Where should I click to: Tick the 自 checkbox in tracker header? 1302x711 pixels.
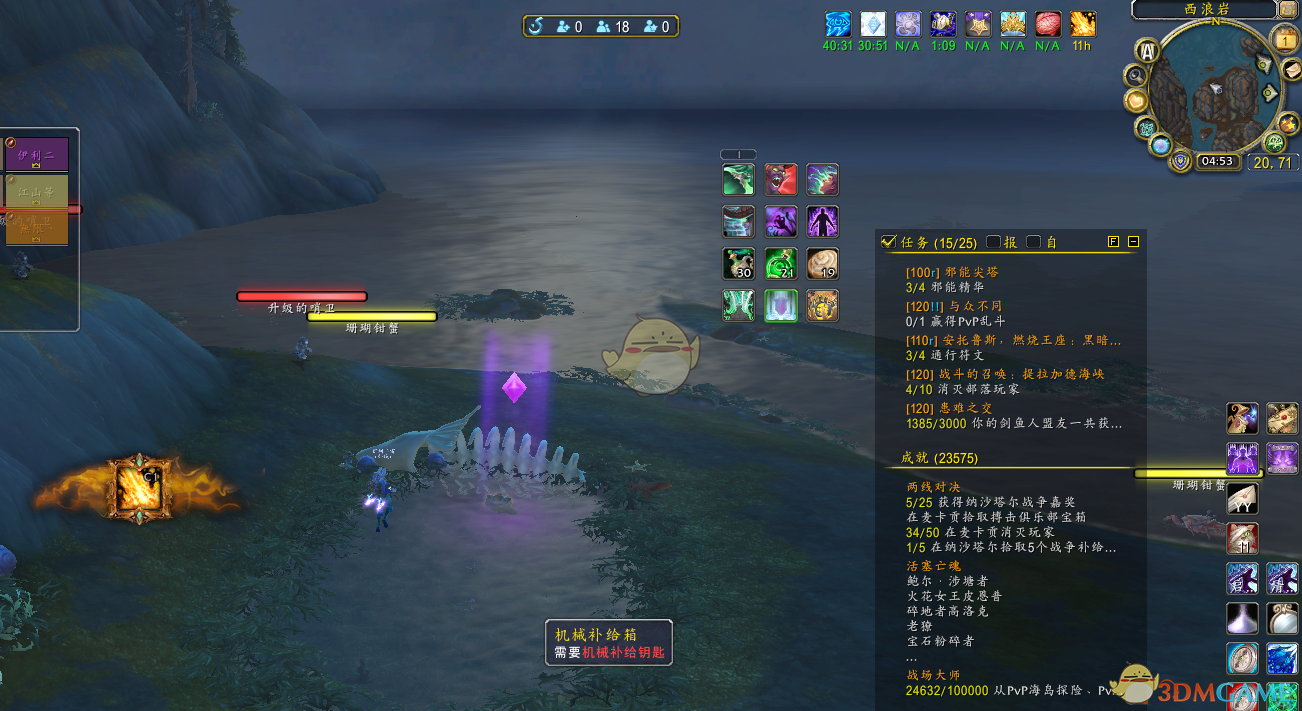[1034, 242]
